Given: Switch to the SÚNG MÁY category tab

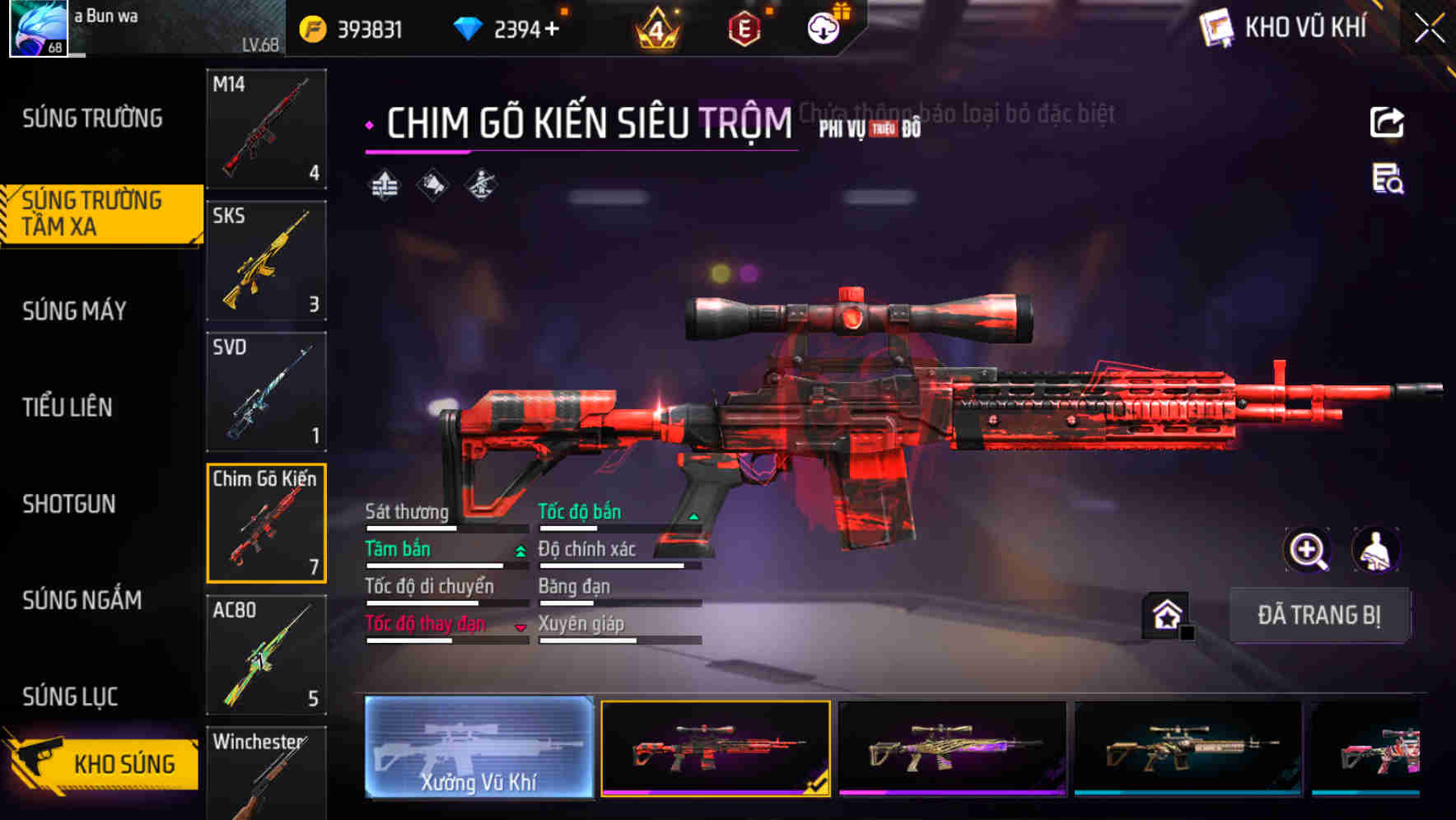Looking at the screenshot, I should 75,310.
